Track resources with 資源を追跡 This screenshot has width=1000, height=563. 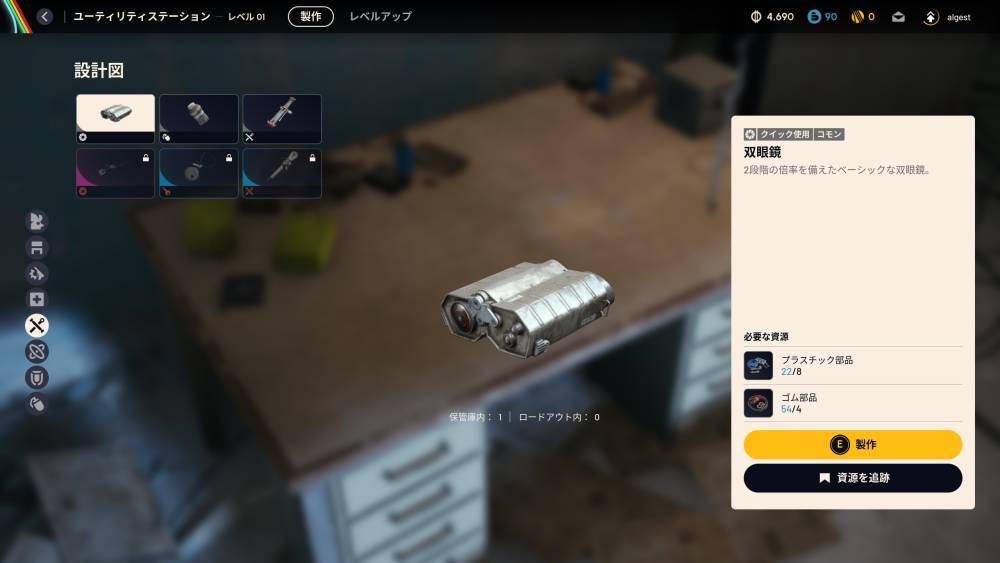[x=853, y=478]
